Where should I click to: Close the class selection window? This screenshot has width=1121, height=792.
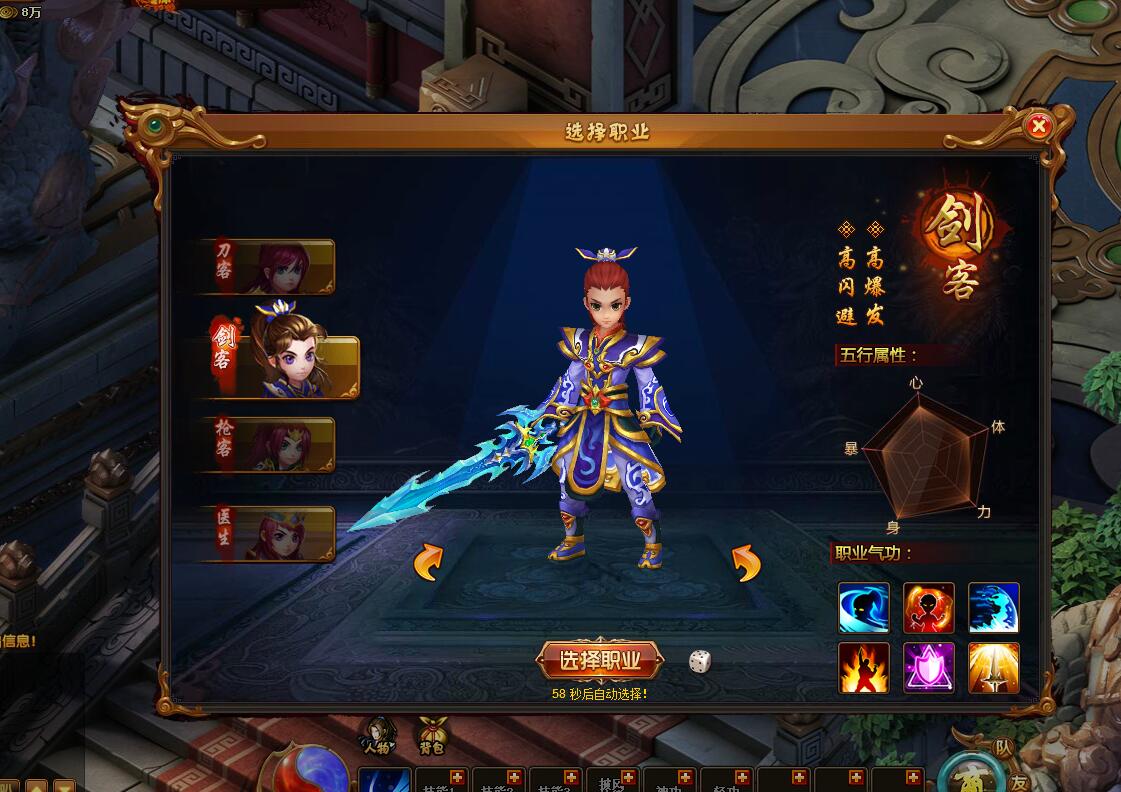1039,126
